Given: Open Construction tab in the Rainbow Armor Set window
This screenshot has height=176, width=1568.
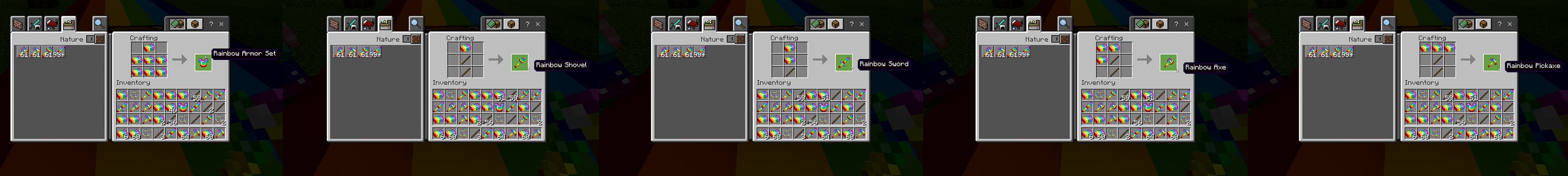Looking at the screenshot, I should [x=18, y=24].
